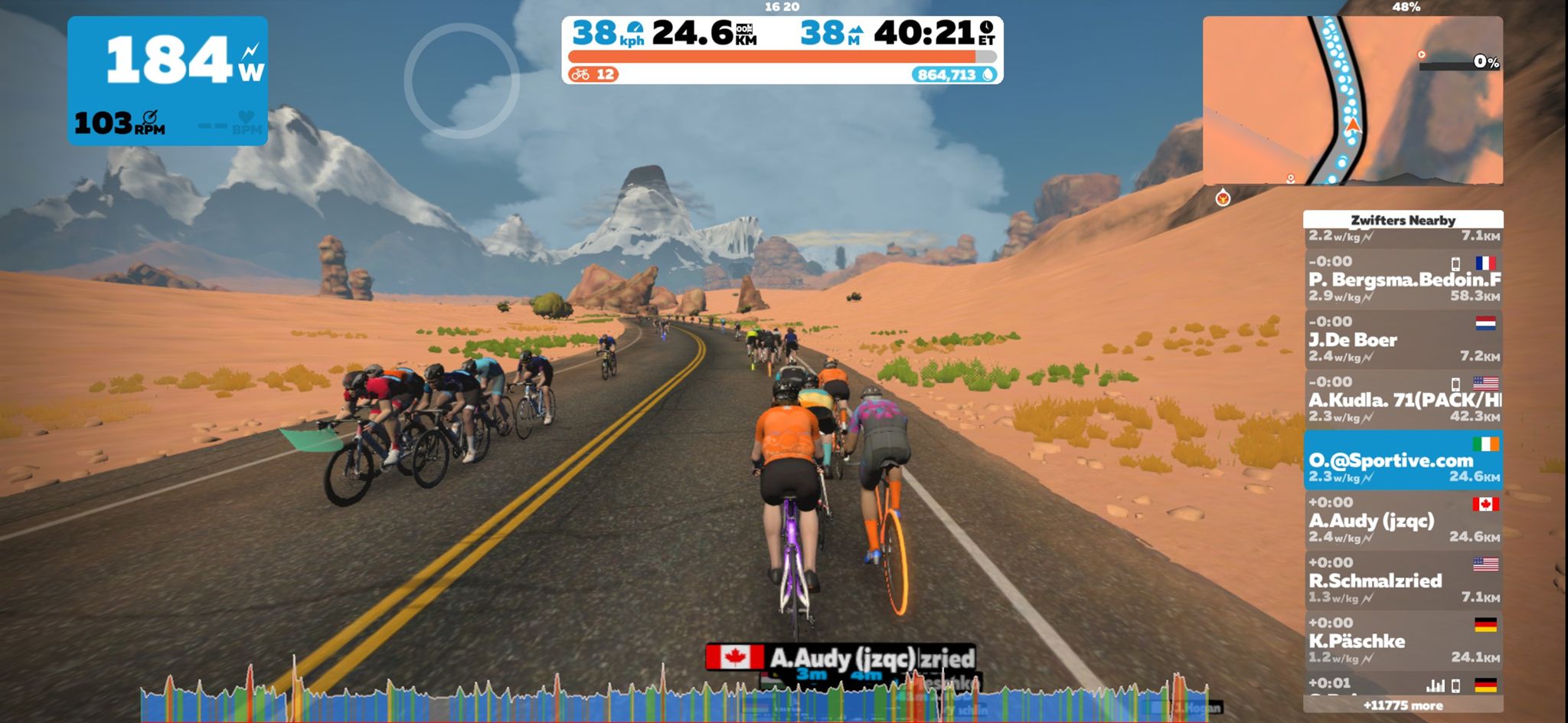The width and height of the screenshot is (1568, 723).
Task: Choose J.De Boer from Zwifters Nearby
Action: pos(1403,340)
